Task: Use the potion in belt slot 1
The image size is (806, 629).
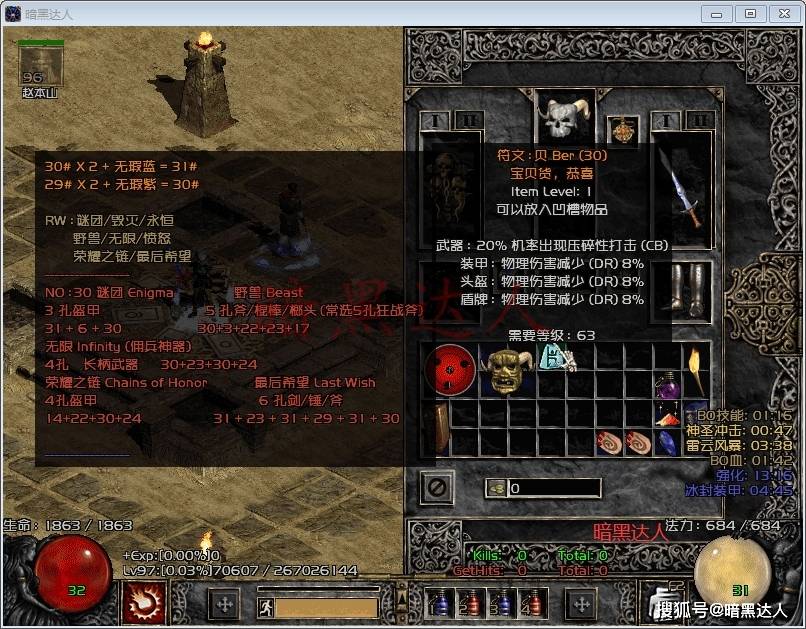Action: (438, 603)
